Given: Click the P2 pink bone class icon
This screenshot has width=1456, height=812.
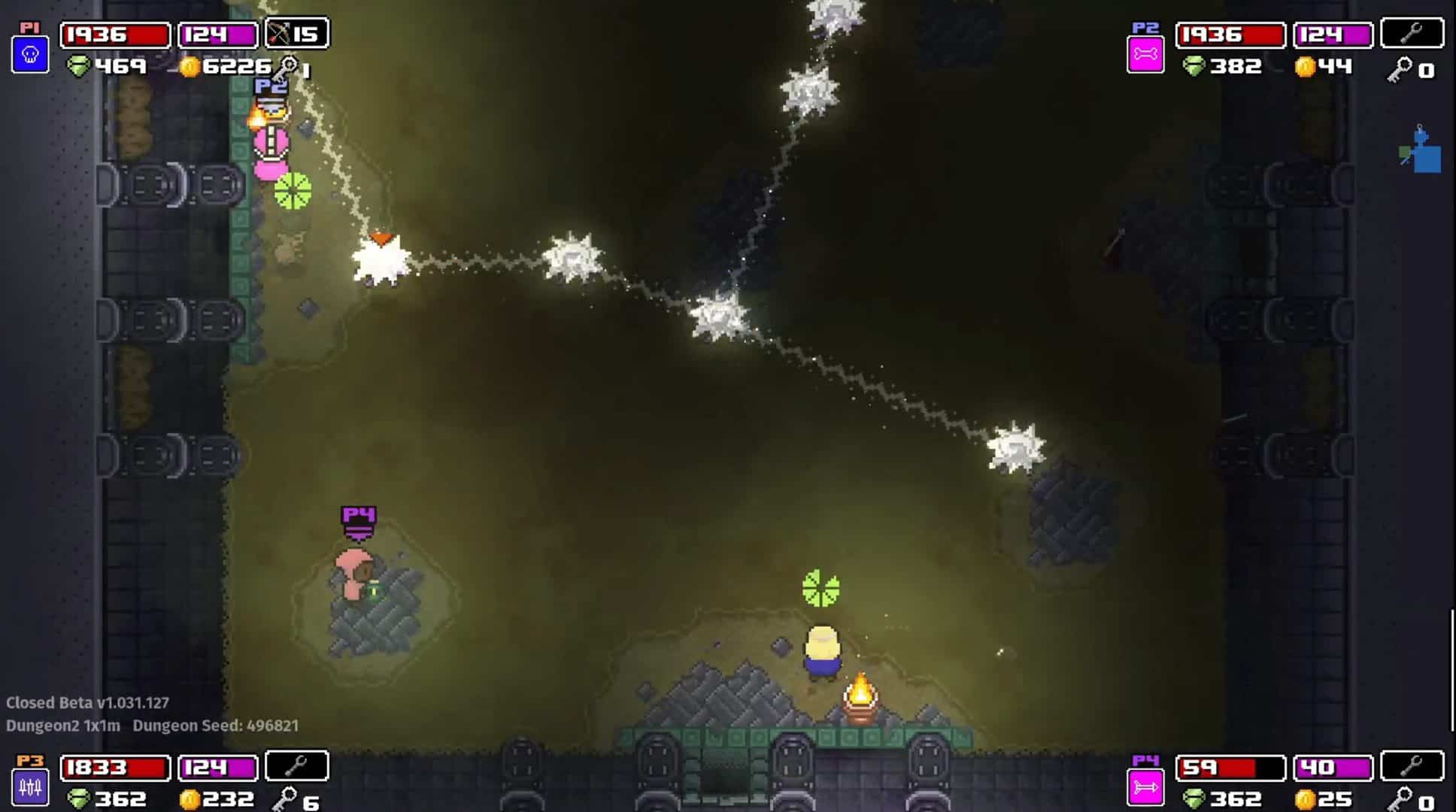Looking at the screenshot, I should (1145, 55).
